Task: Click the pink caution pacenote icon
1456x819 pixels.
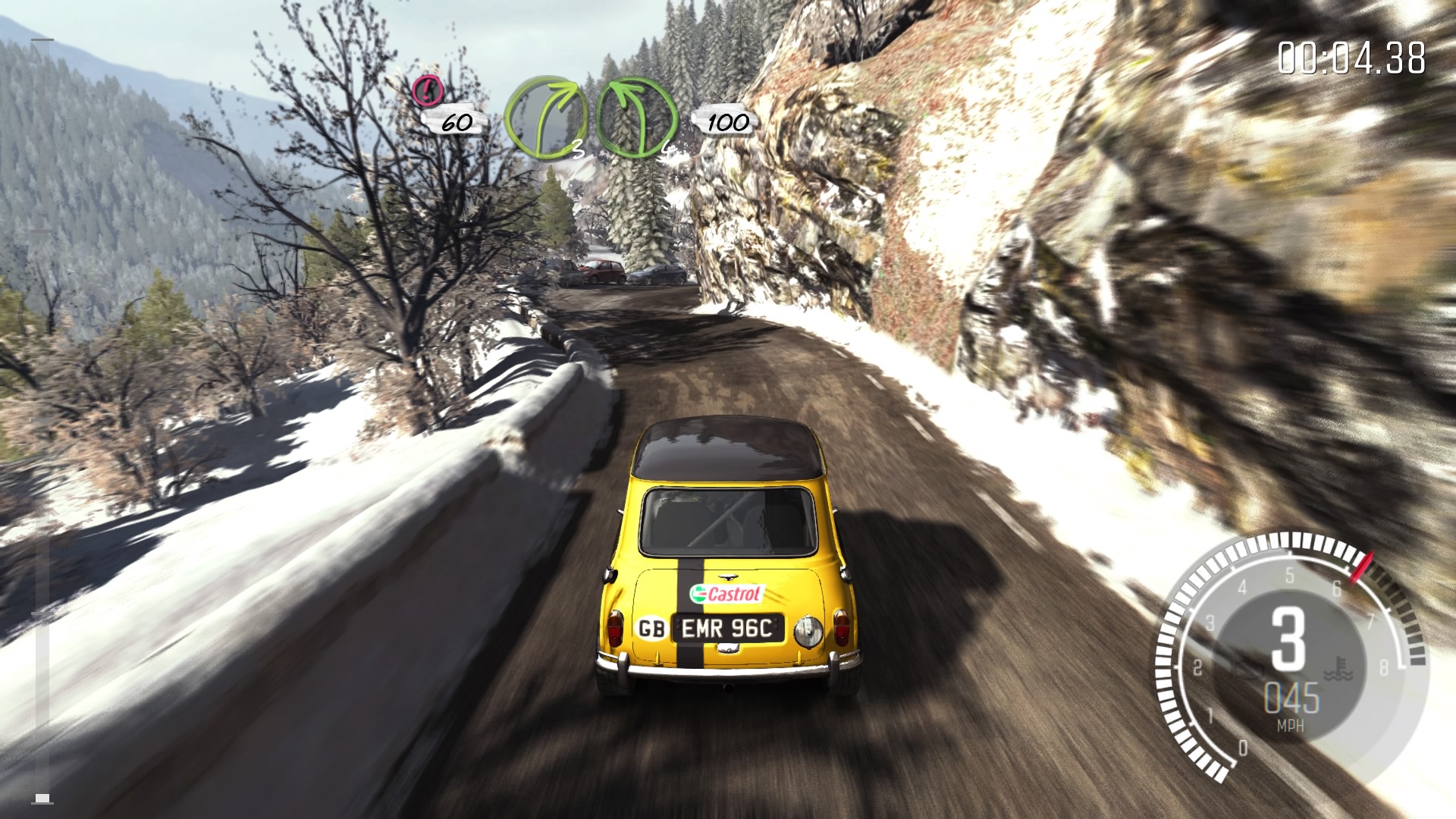Action: pyautogui.click(x=428, y=91)
